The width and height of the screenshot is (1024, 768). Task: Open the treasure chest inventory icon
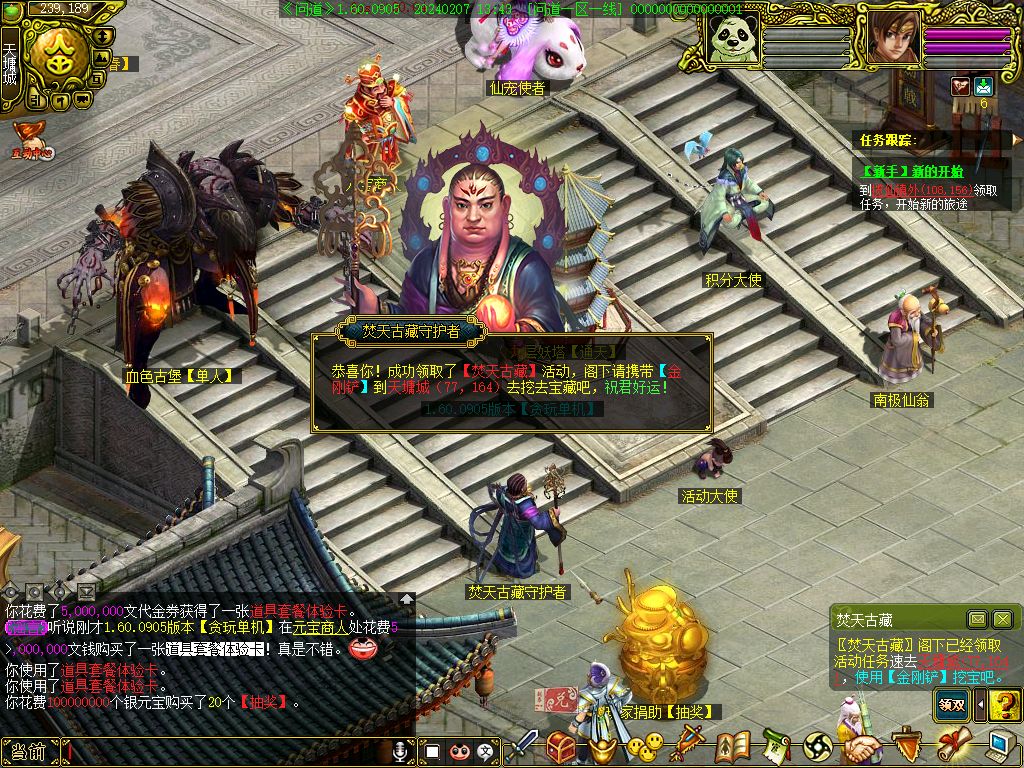[561, 746]
